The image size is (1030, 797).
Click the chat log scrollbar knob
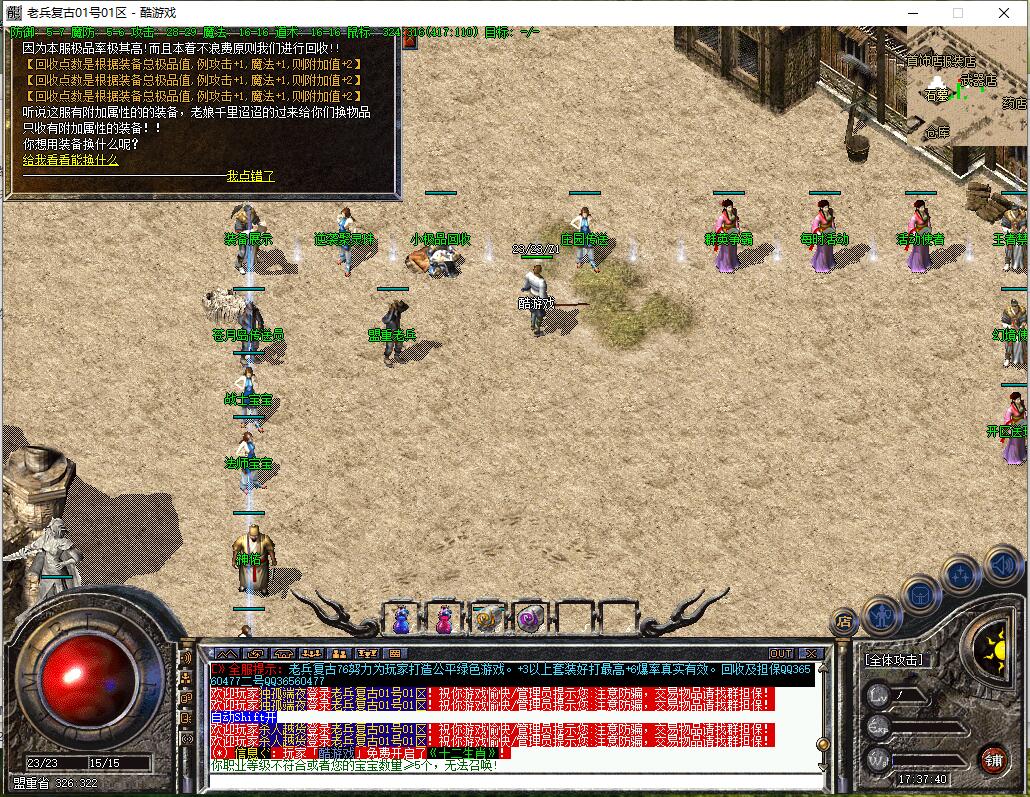point(823,744)
